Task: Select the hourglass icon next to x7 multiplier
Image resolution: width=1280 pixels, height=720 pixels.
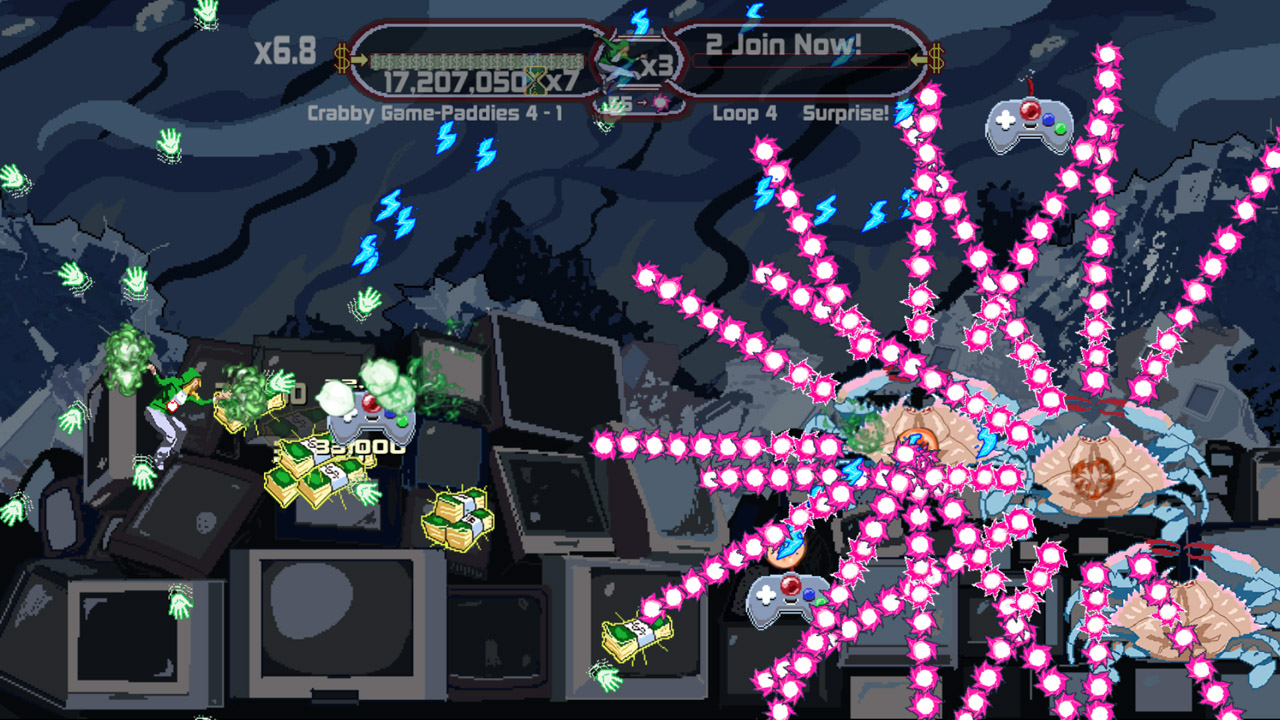Action: click(533, 82)
